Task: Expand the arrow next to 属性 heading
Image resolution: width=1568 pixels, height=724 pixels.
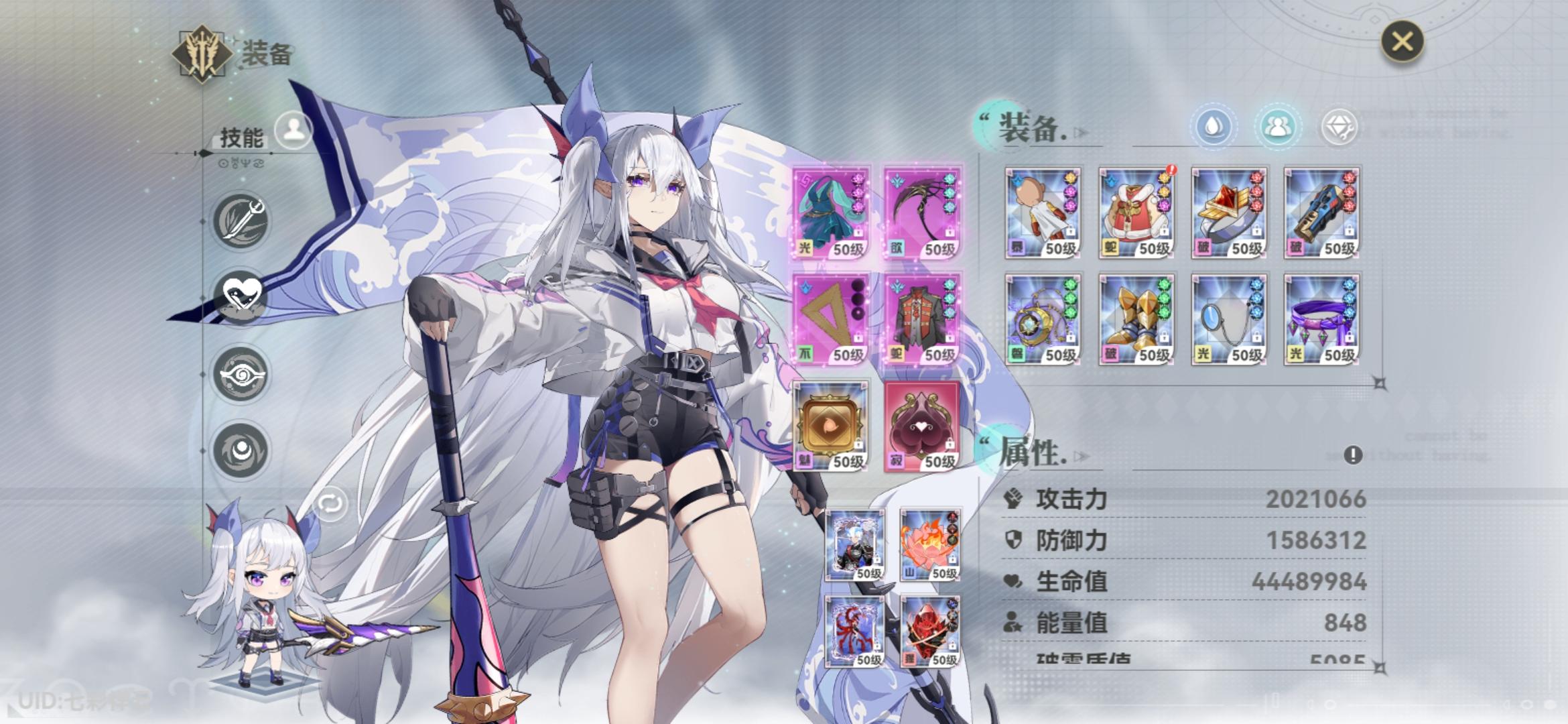Action: point(1080,456)
